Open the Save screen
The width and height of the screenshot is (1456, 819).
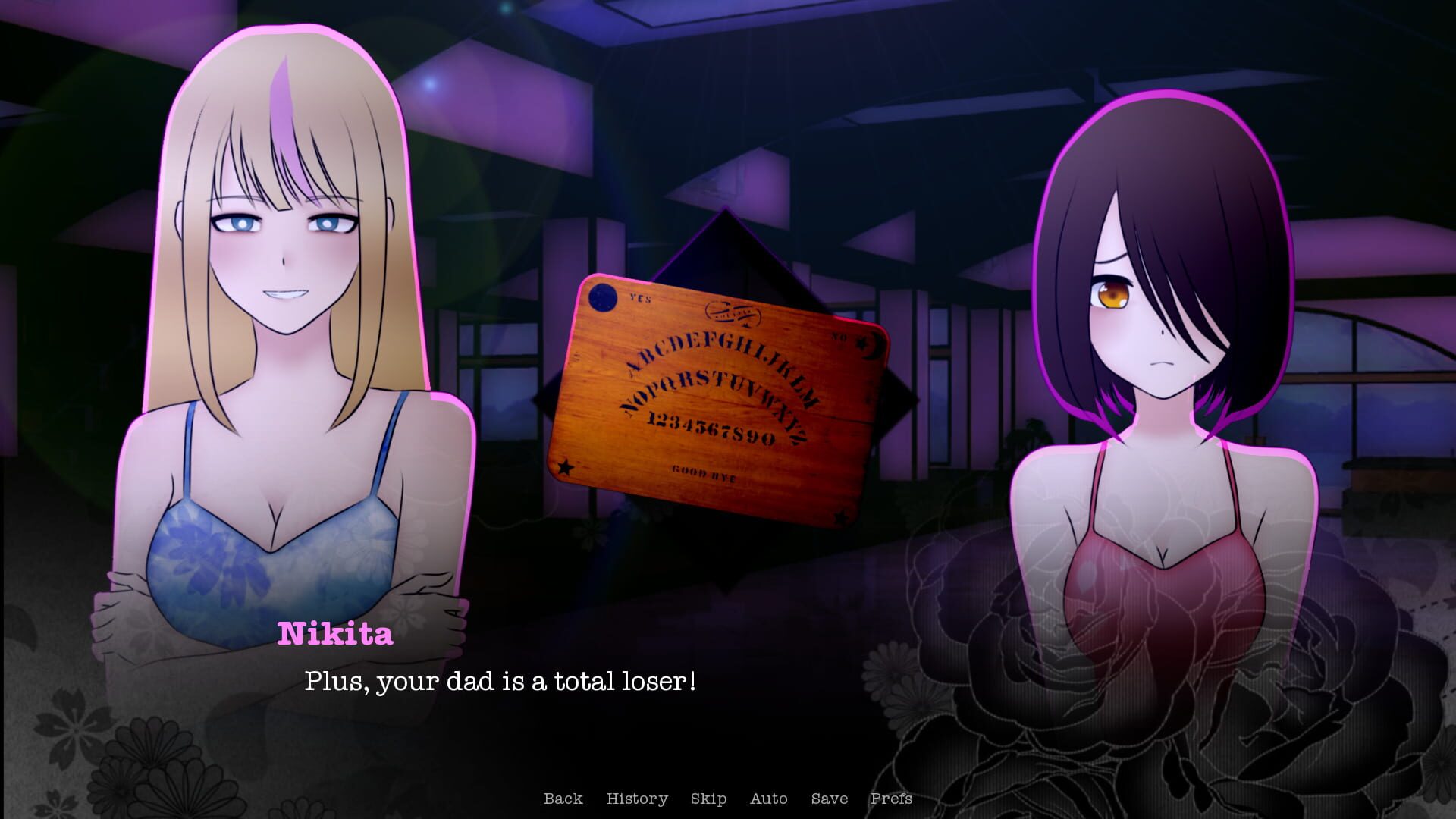[x=830, y=799]
